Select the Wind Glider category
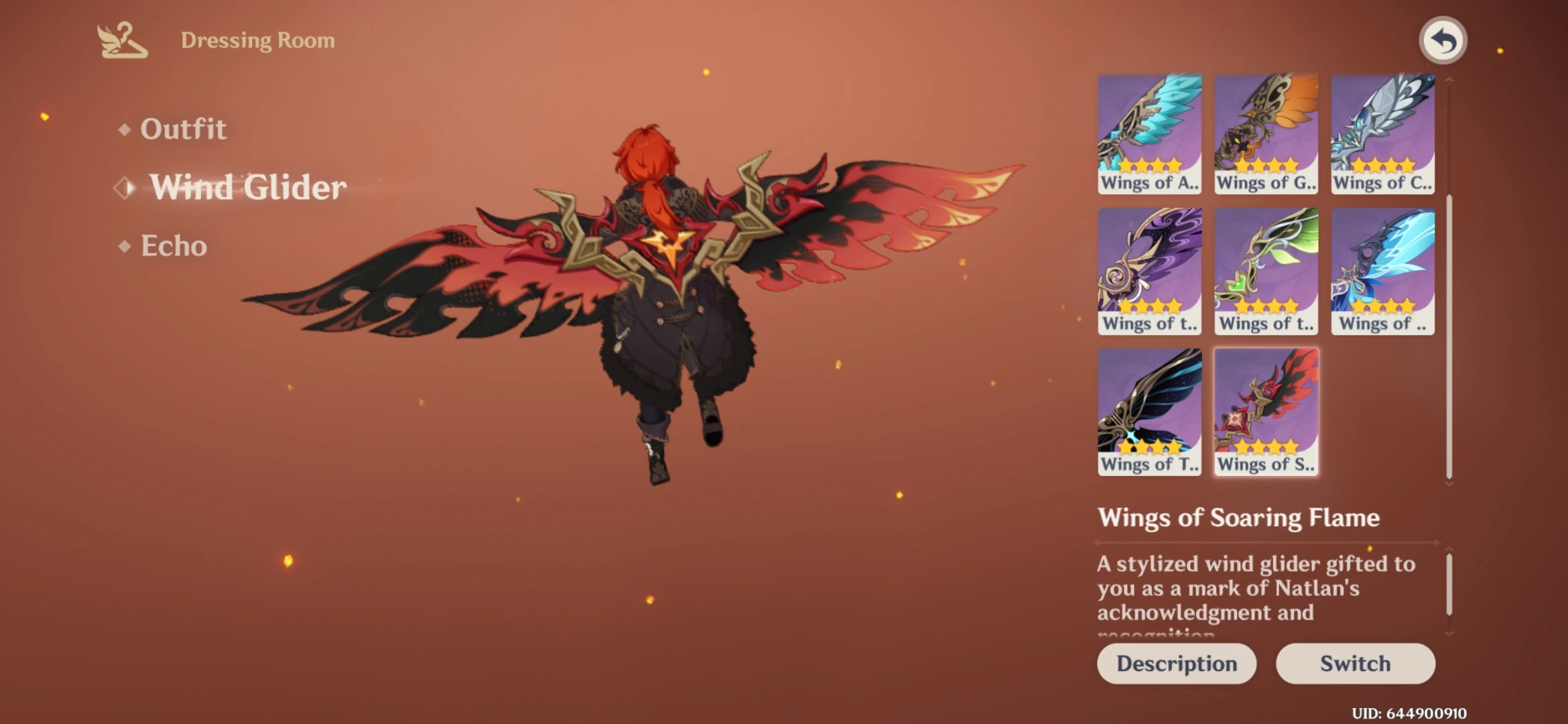Screen dimensions: 1568x724 tap(248, 188)
